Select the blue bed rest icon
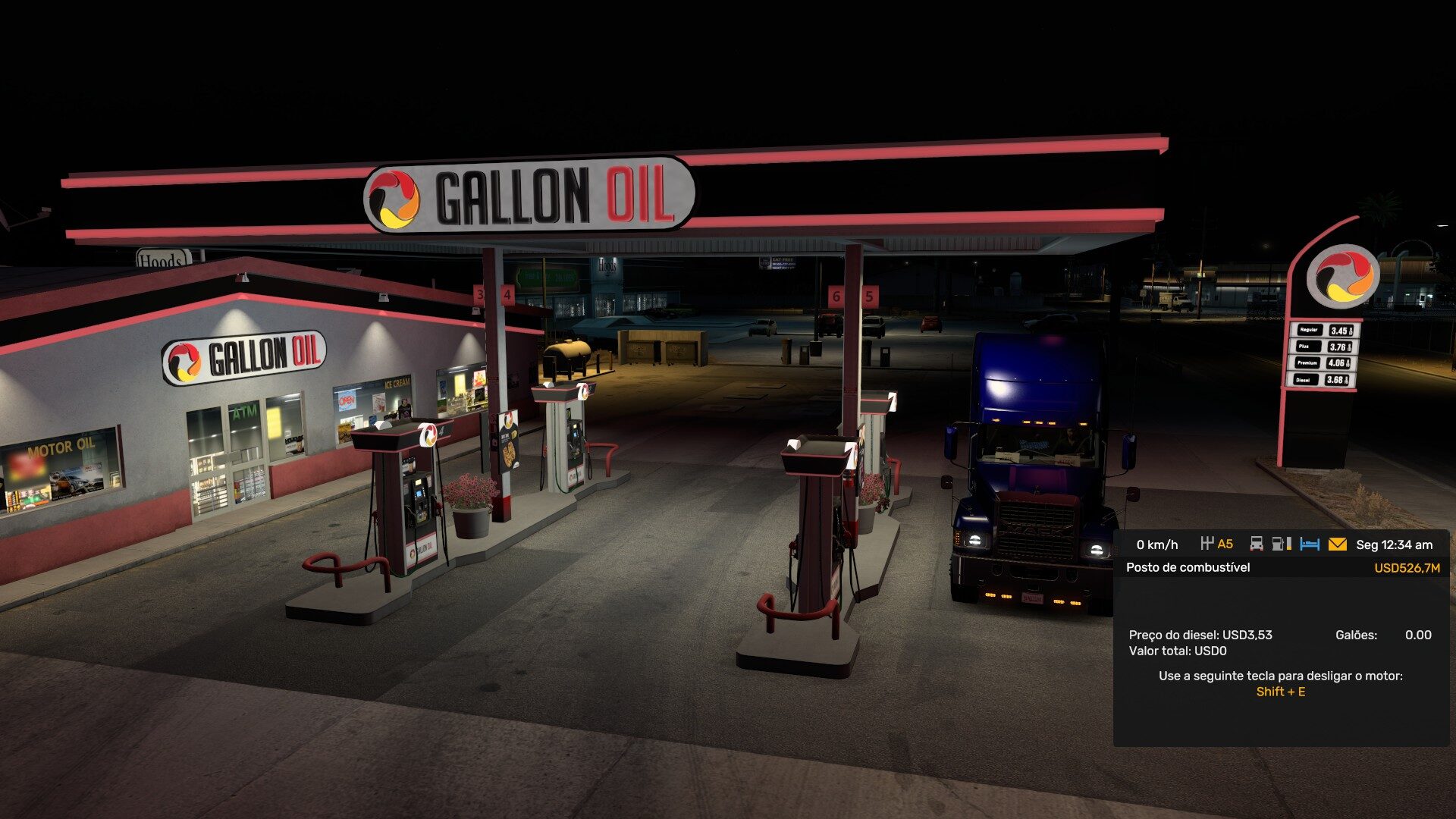This screenshot has height=819, width=1456. 1310,544
